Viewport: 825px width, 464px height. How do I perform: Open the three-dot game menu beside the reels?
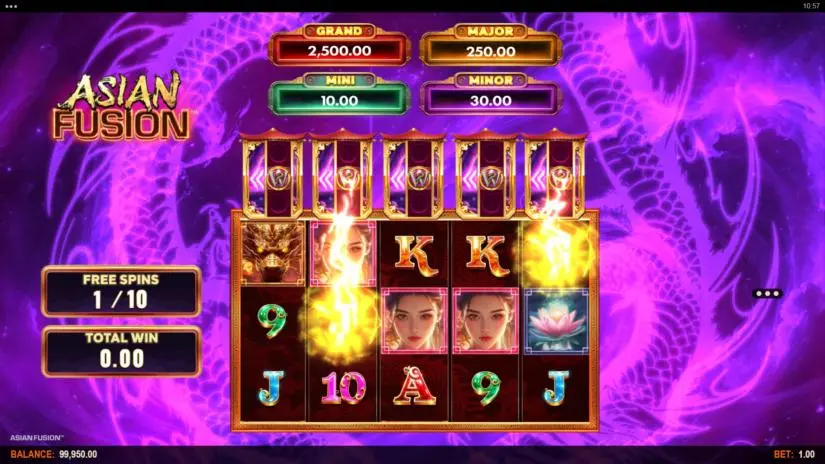(x=767, y=293)
